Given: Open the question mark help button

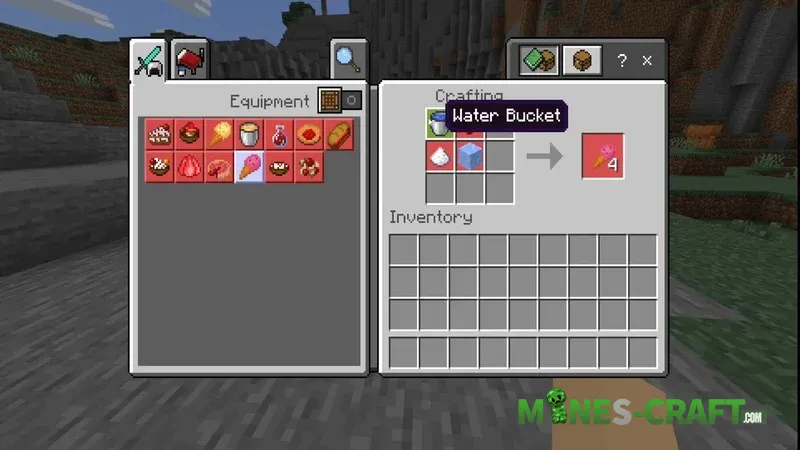Looking at the screenshot, I should [x=621, y=62].
